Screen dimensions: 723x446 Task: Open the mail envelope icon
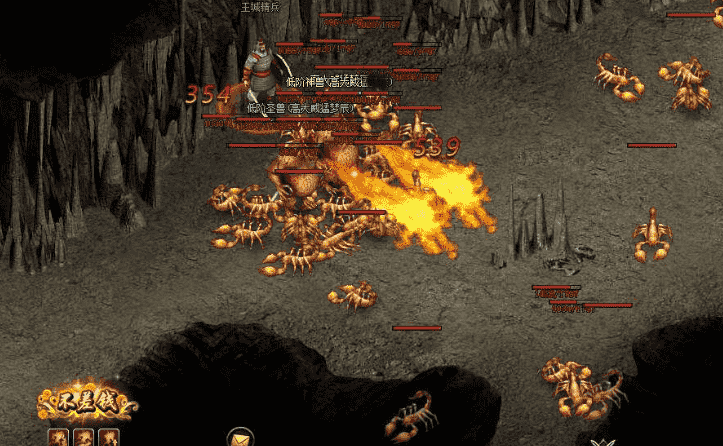[240, 438]
